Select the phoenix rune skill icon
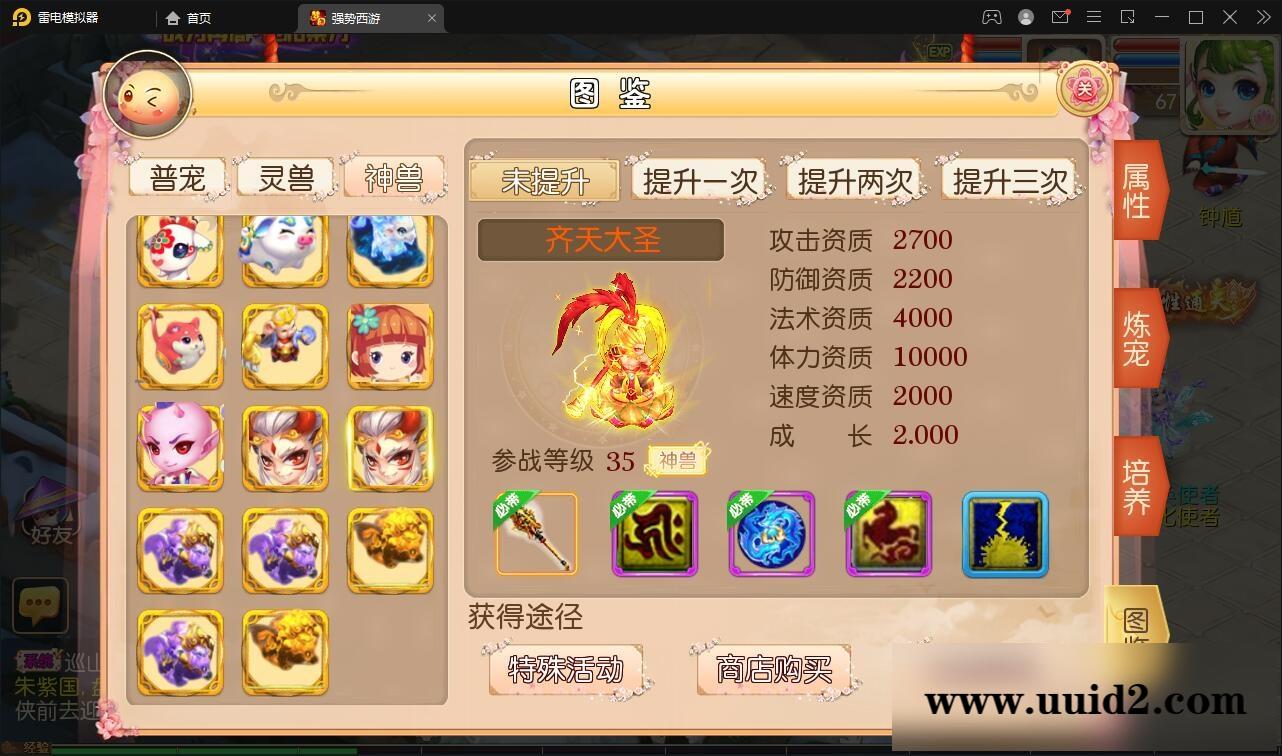The width and height of the screenshot is (1282, 756). (888, 535)
